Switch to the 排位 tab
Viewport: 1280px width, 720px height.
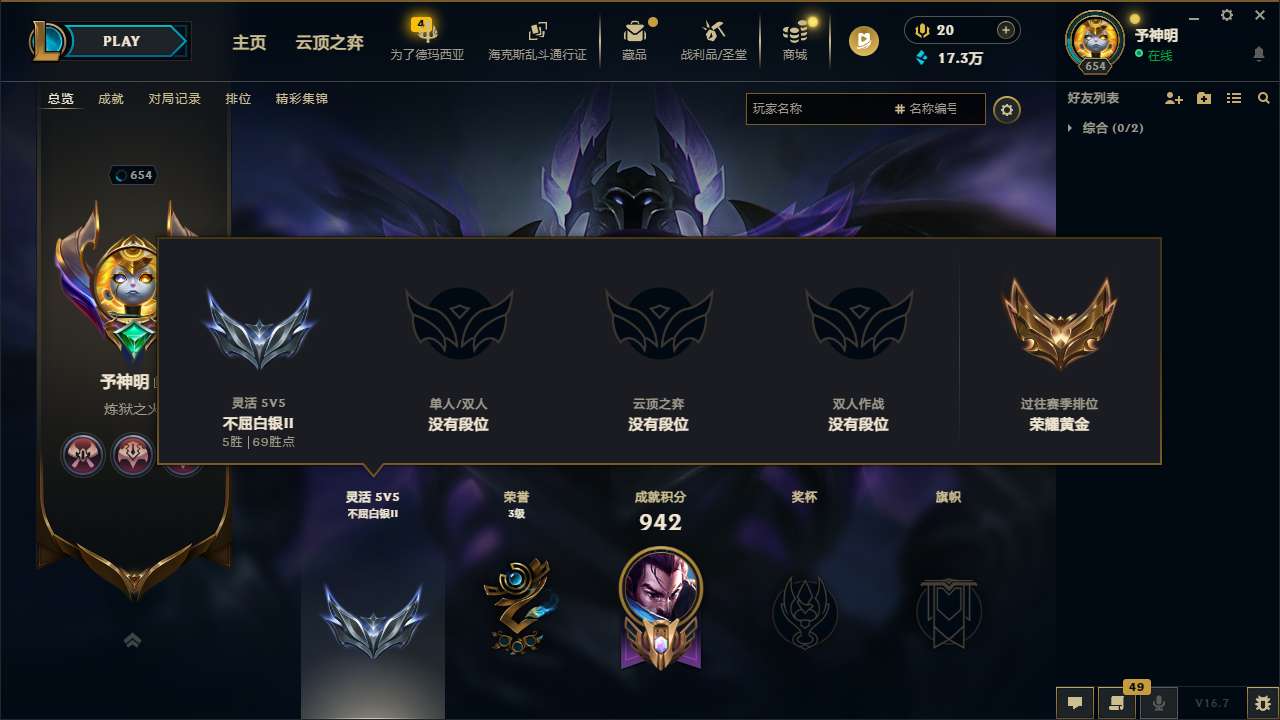coord(238,98)
